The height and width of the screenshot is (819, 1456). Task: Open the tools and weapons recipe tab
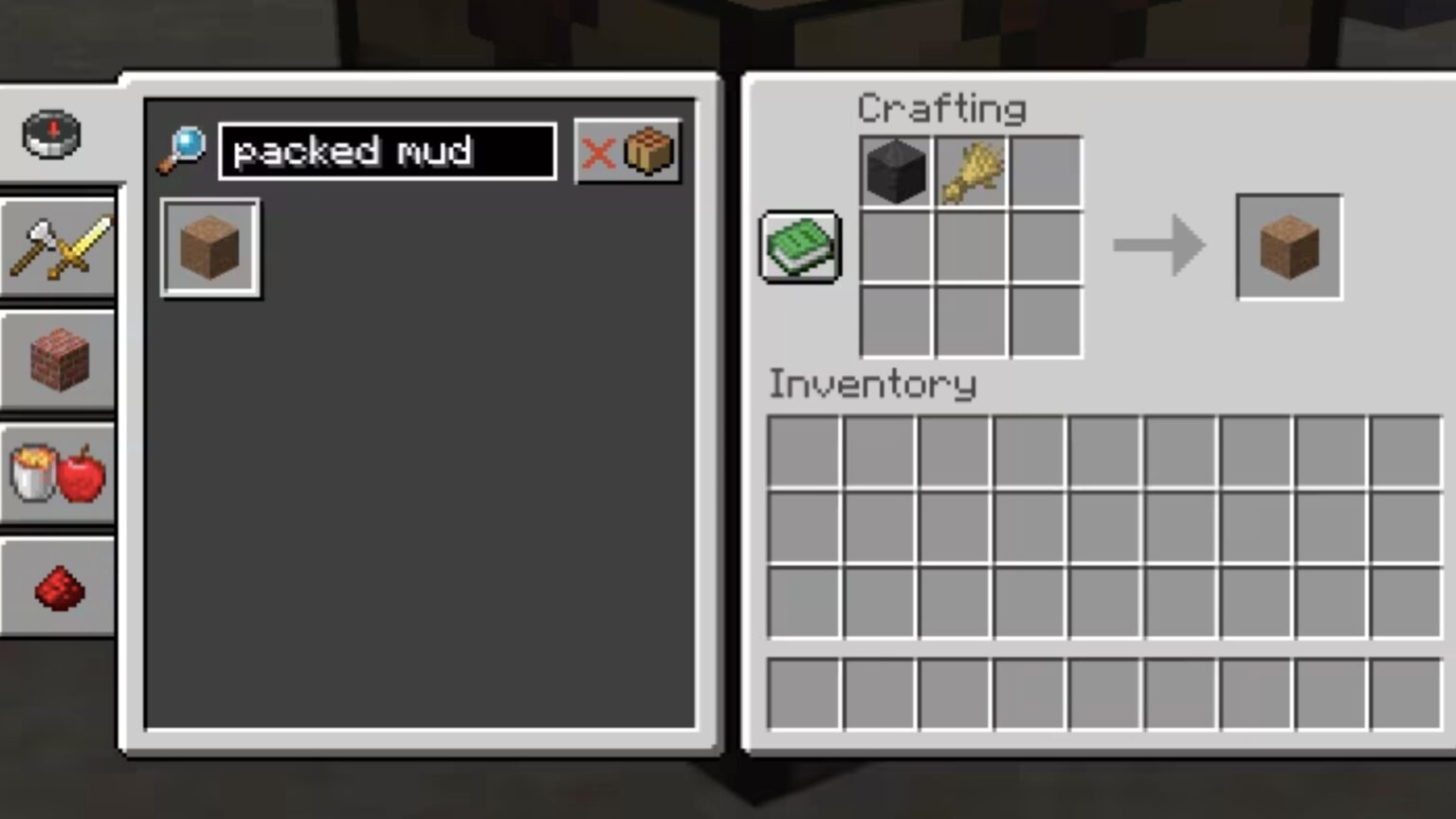(59, 248)
